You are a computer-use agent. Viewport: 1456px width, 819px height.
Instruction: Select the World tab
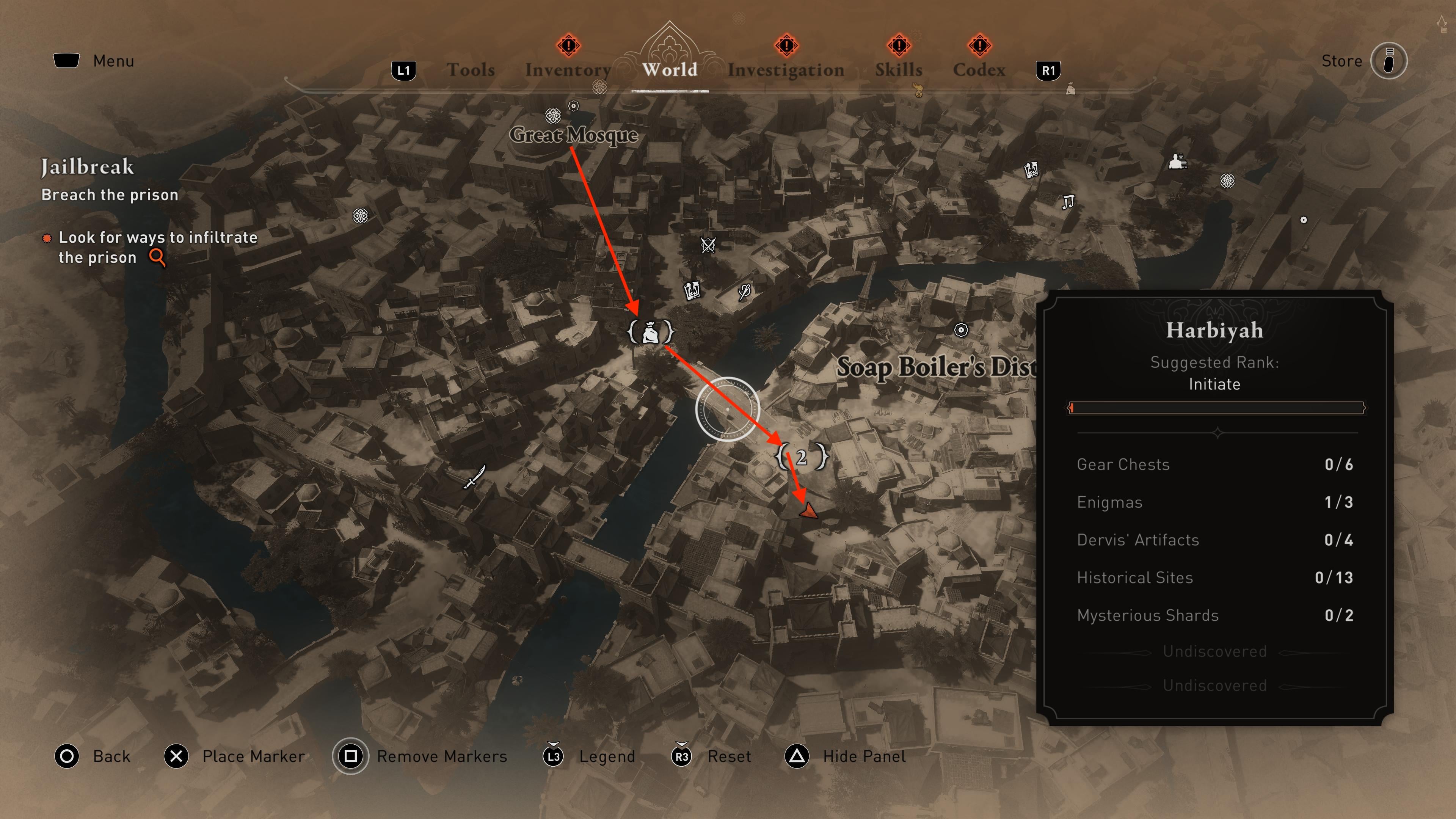[670, 70]
